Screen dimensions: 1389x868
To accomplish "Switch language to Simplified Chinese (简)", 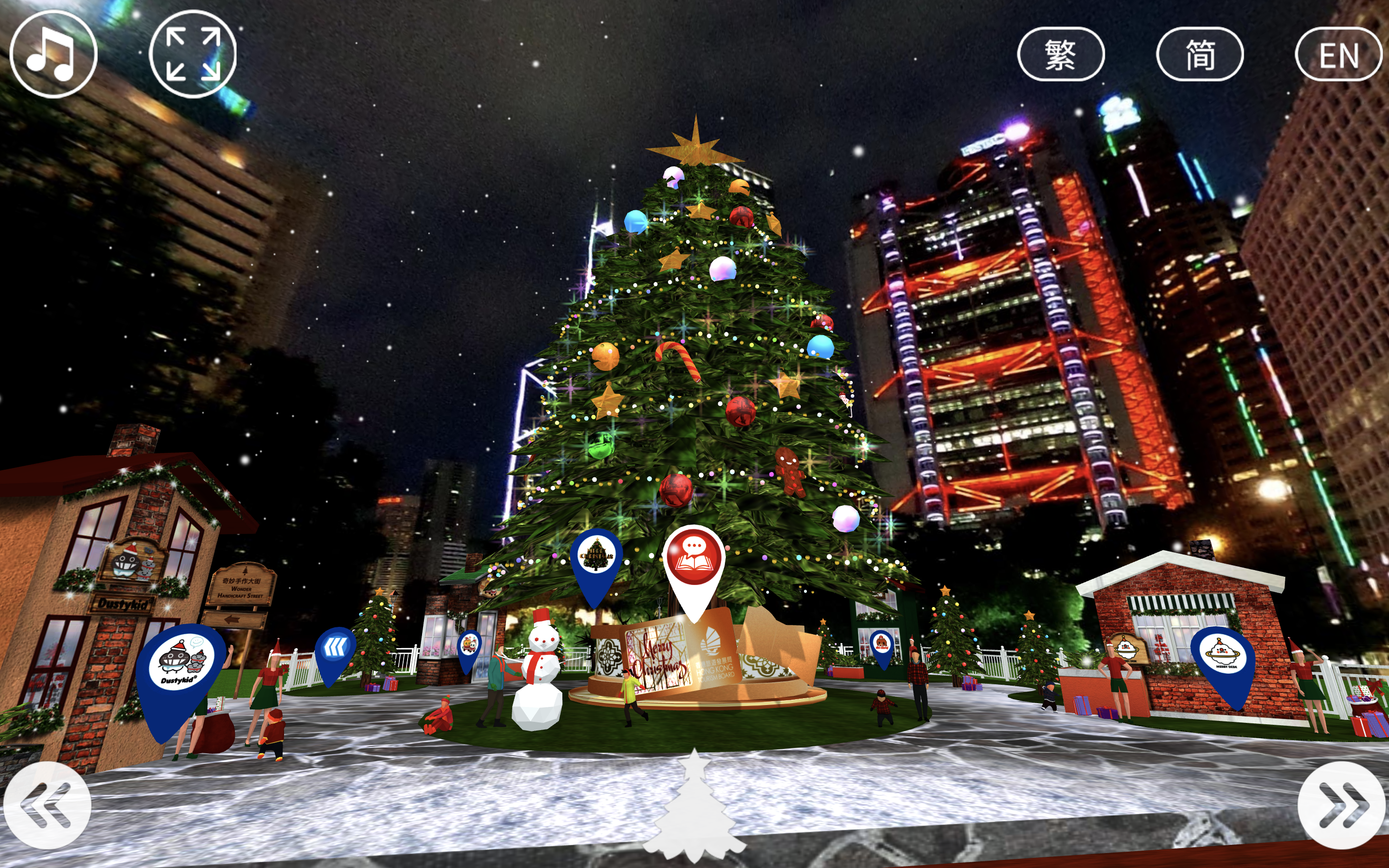I will tap(1199, 54).
